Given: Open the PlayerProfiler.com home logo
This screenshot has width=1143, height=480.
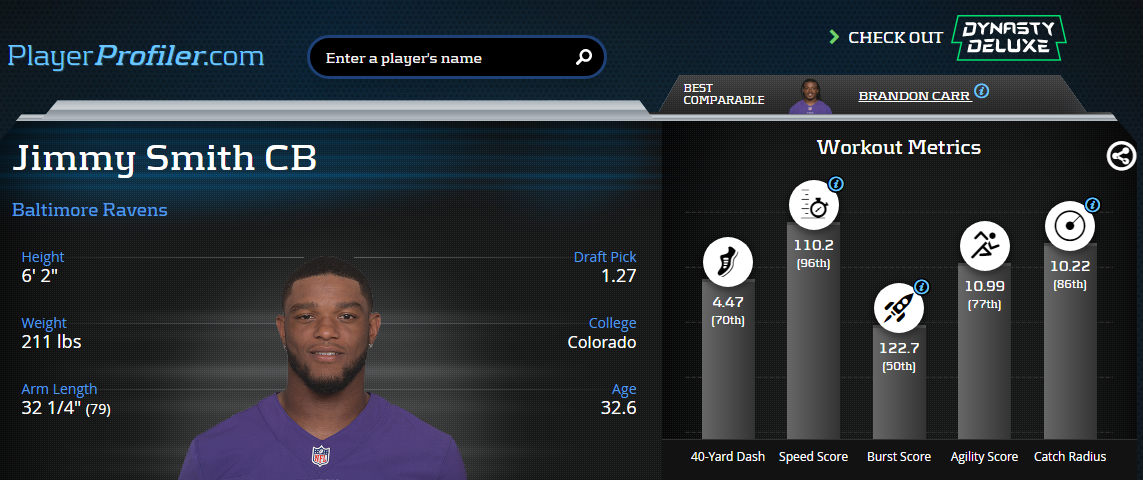Looking at the screenshot, I should pos(136,56).
